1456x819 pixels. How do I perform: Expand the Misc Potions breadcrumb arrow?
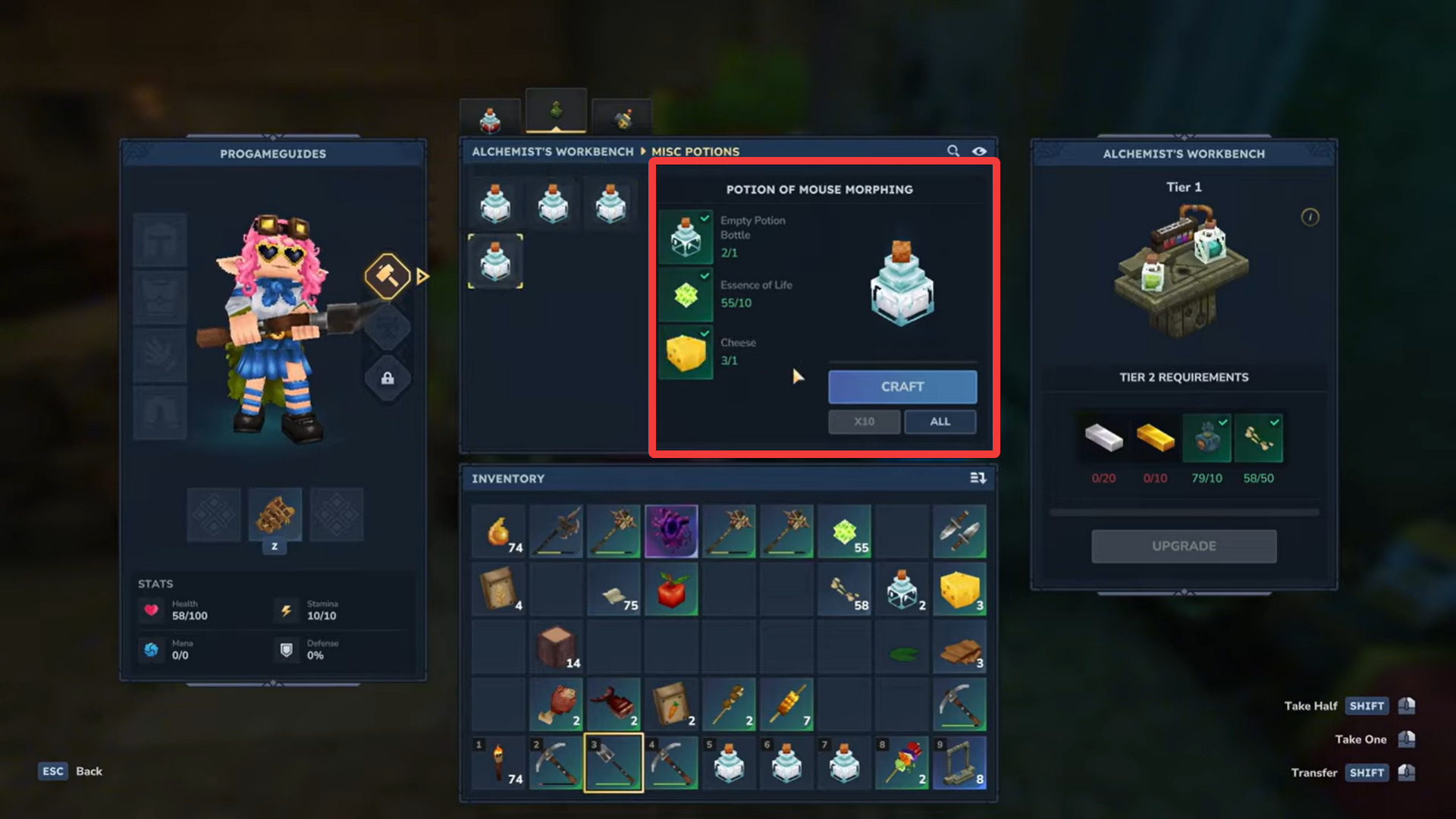tap(645, 151)
